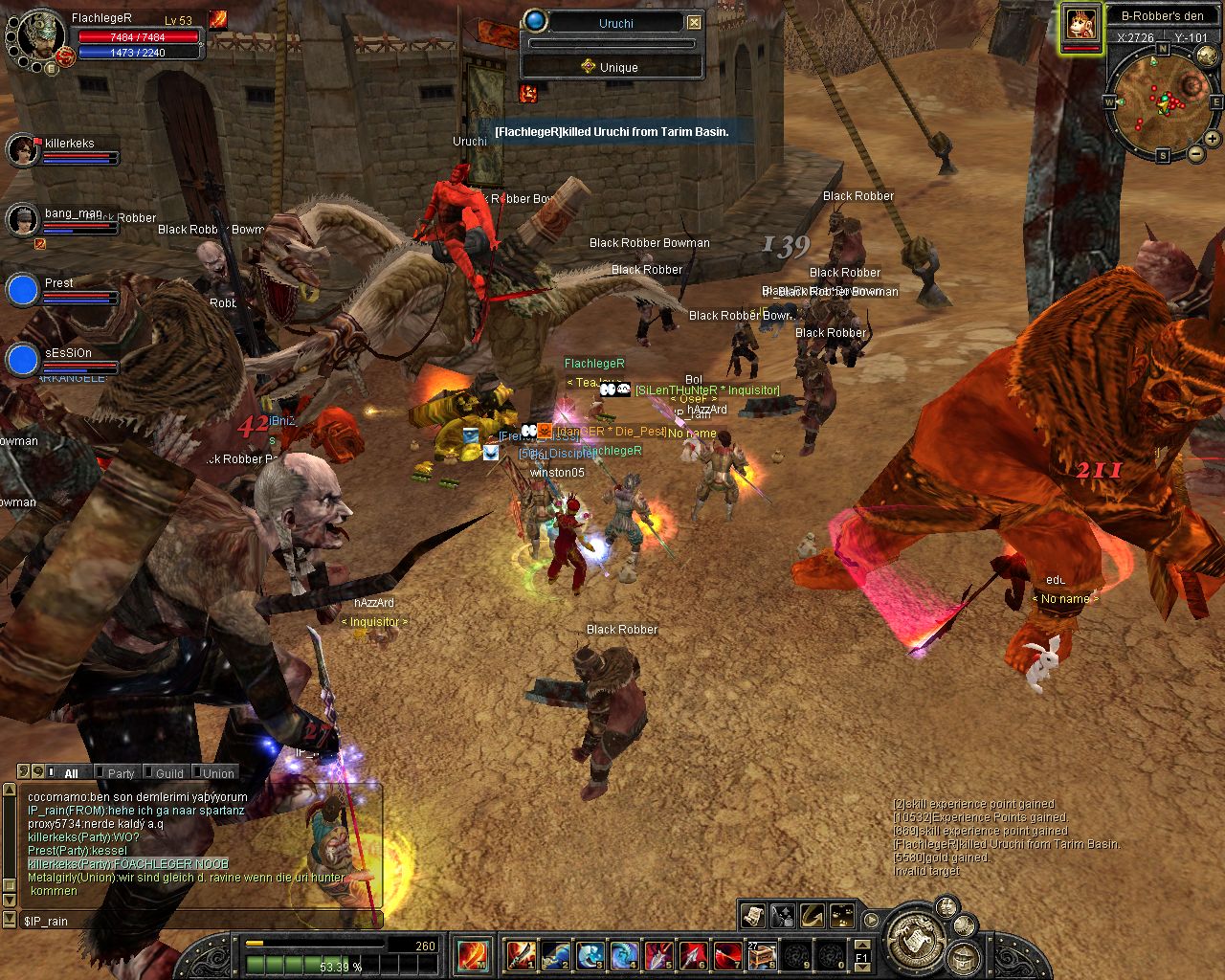Activate the spear skill in slot 5

(658, 955)
